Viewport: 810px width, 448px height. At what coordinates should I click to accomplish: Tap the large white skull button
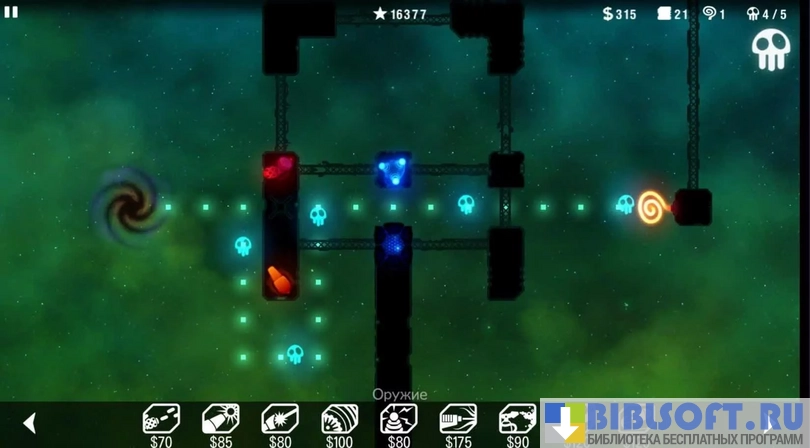(770, 49)
